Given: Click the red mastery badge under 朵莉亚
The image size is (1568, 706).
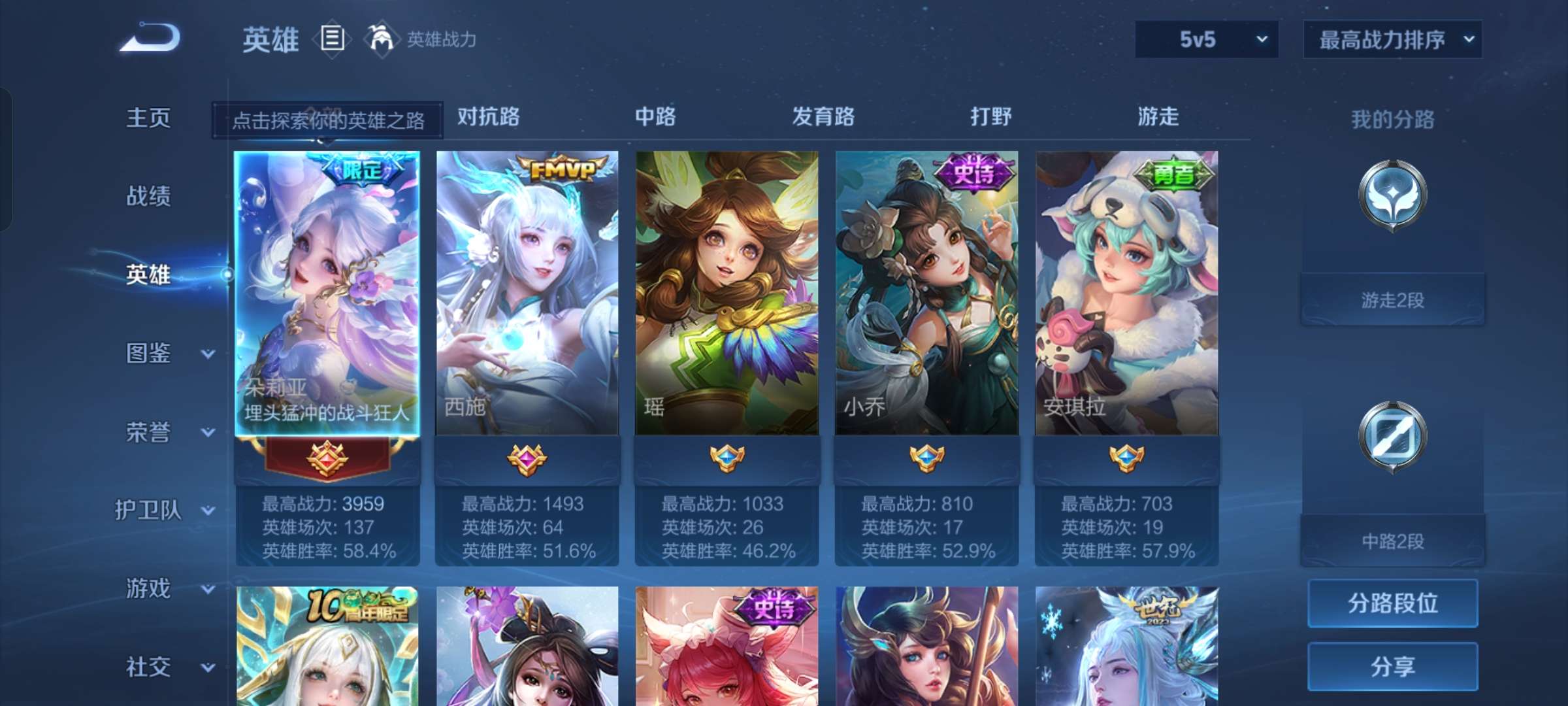Looking at the screenshot, I should 330,460.
